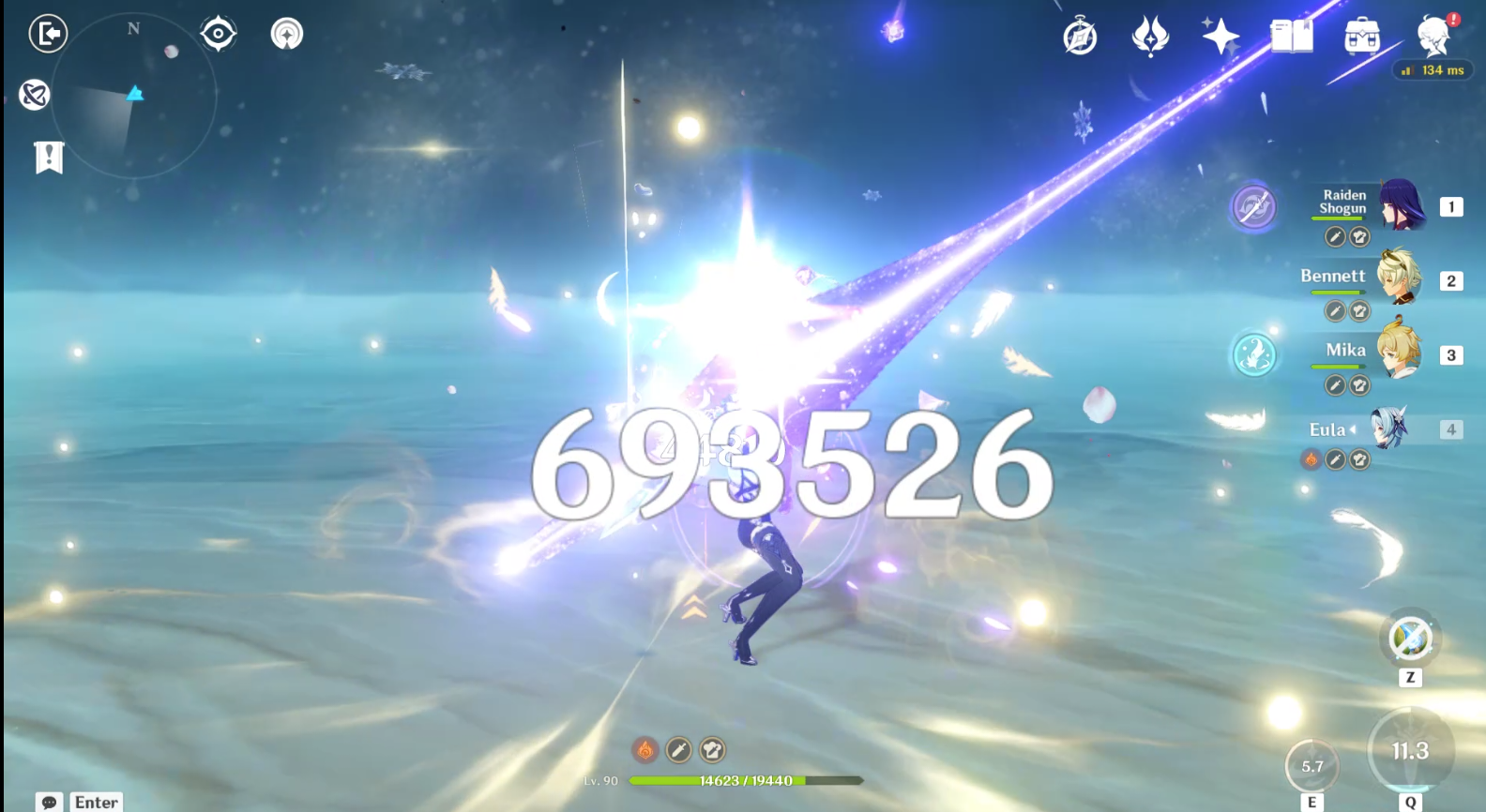The width and height of the screenshot is (1486, 812).
Task: Open the Battle Pass wings icon
Action: point(1152,35)
